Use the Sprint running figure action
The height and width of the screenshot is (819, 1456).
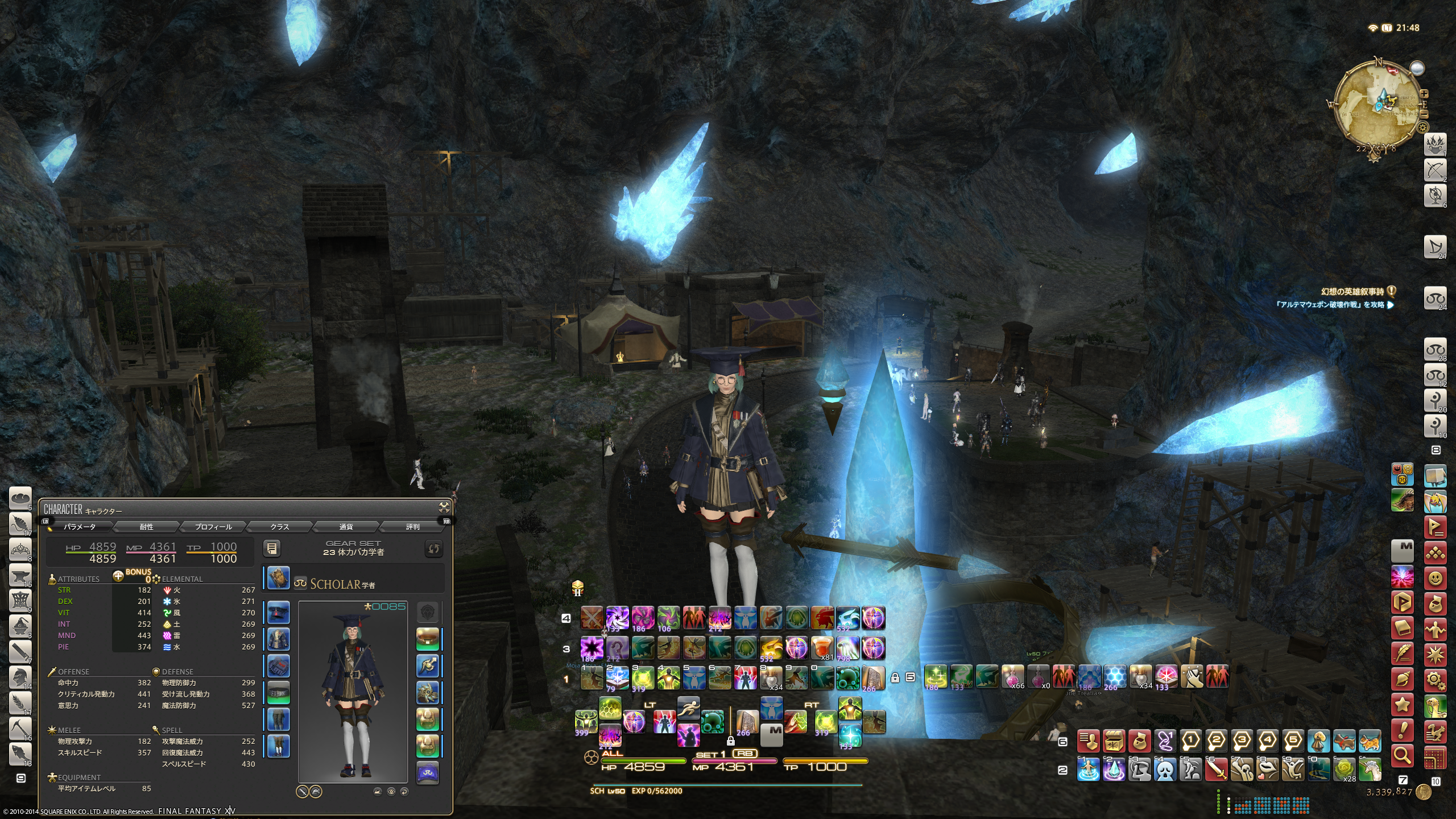click(688, 707)
